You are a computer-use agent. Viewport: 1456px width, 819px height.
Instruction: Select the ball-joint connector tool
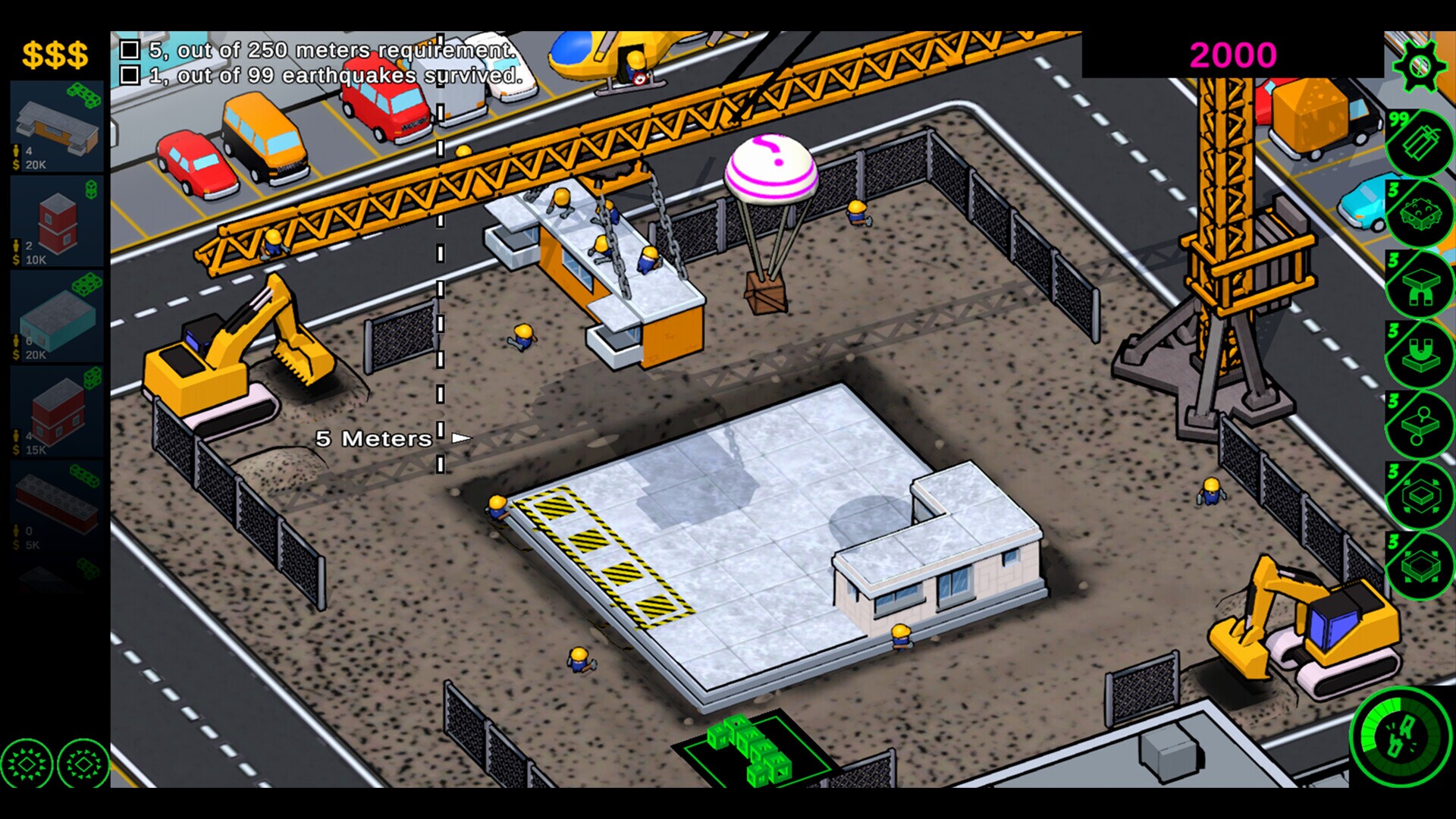point(1422,425)
